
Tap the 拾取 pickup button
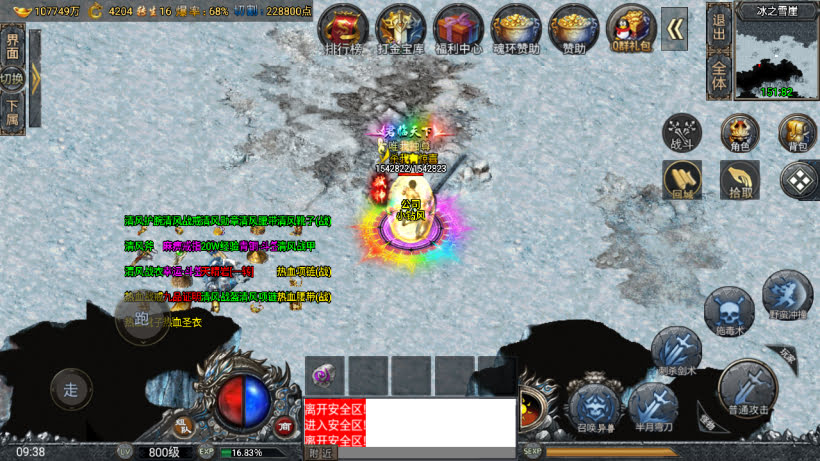click(740, 180)
